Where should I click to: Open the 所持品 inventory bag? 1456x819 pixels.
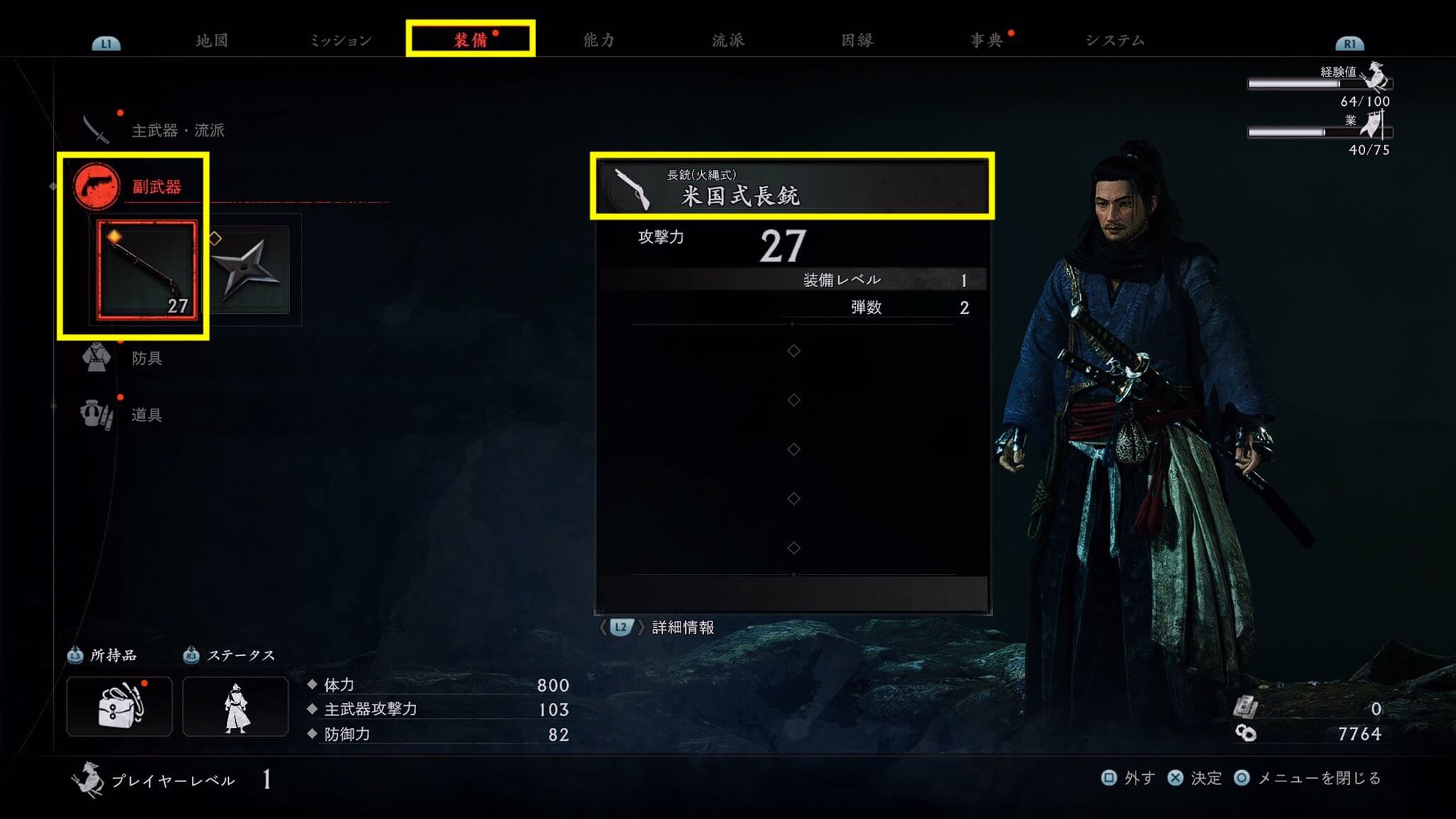[x=119, y=706]
